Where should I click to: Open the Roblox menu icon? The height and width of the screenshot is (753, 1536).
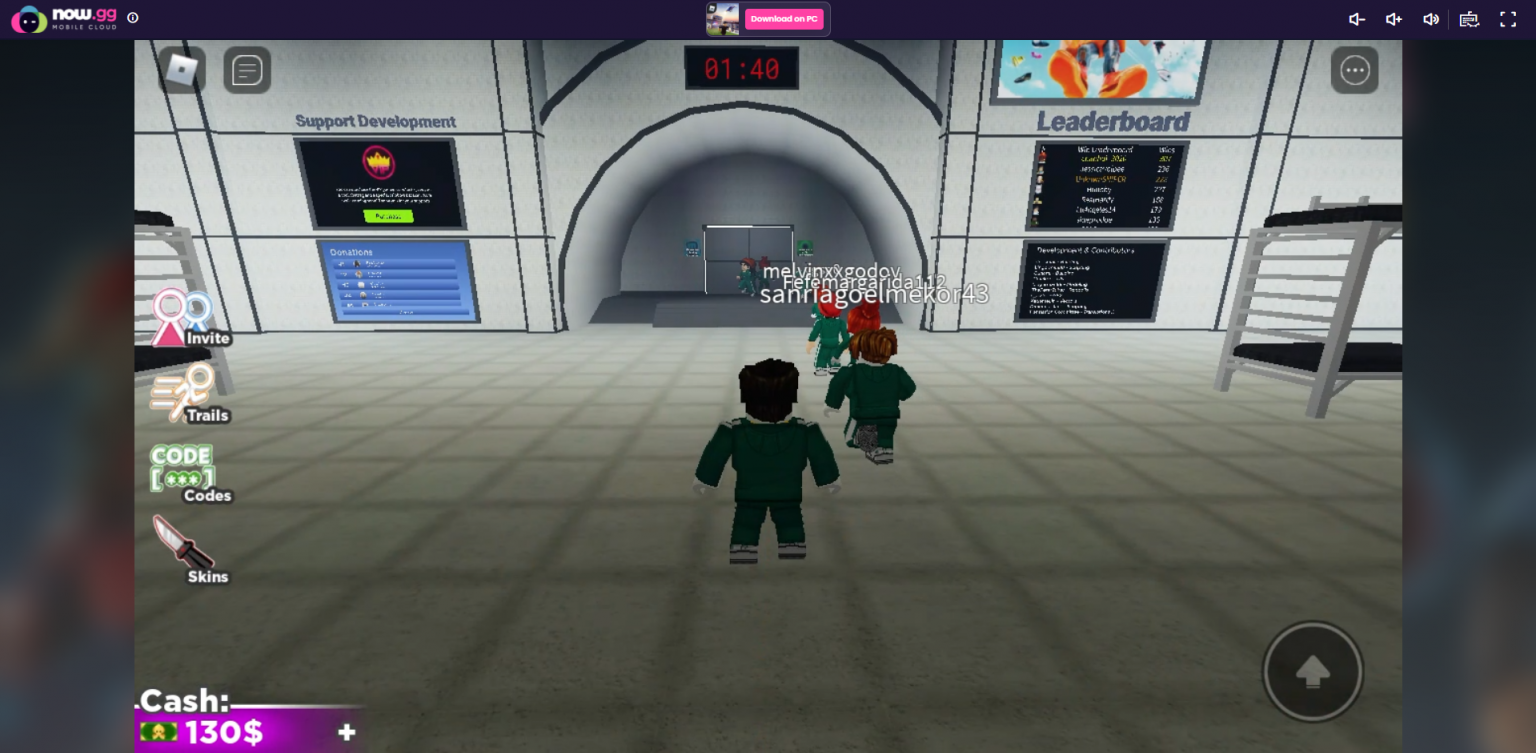183,69
